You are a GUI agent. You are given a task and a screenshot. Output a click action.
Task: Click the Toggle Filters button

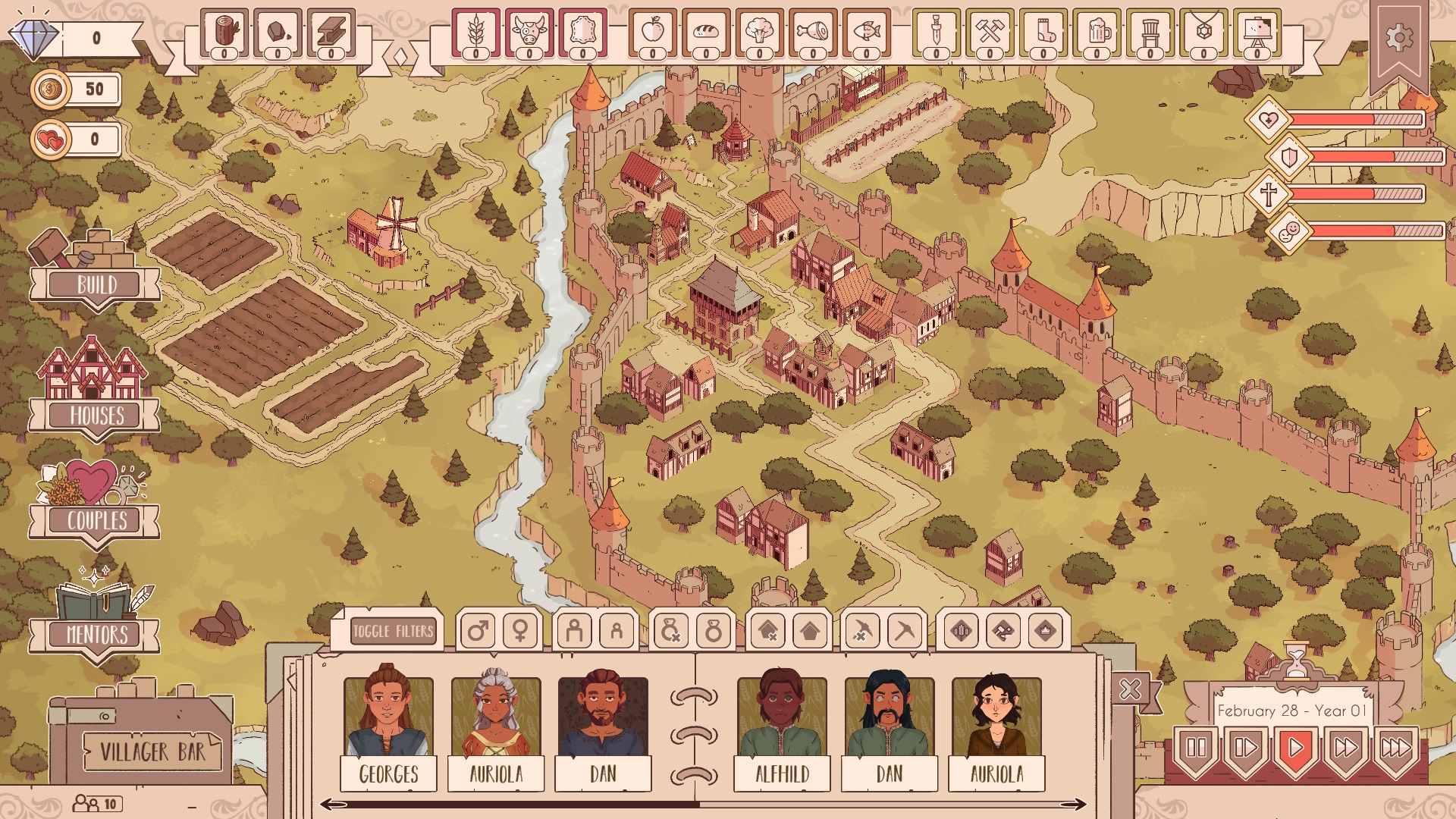[x=393, y=631]
